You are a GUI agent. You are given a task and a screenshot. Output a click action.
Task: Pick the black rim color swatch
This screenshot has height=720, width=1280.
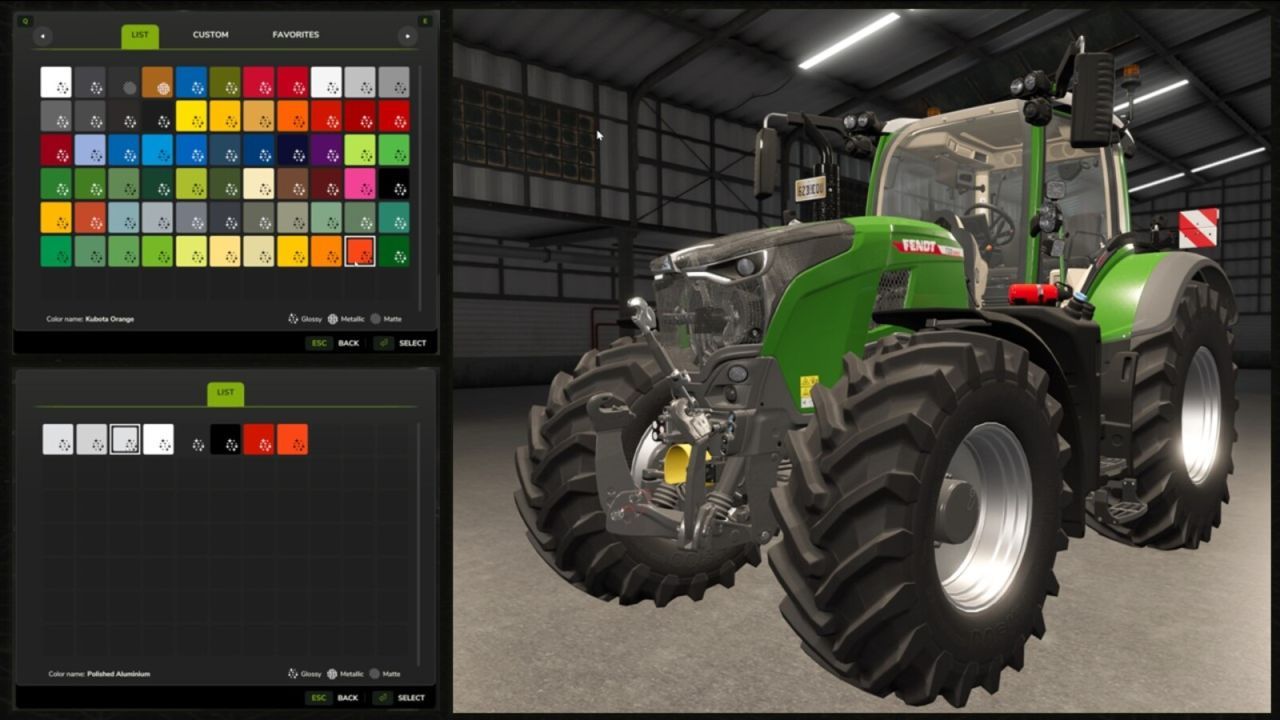(x=223, y=439)
